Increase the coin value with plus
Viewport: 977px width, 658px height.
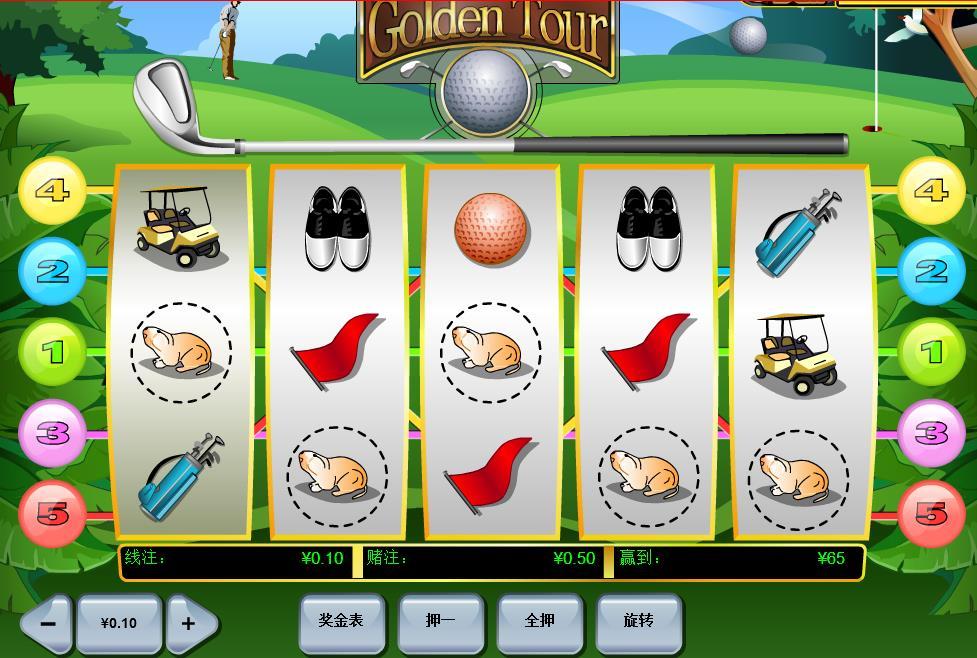tap(188, 623)
